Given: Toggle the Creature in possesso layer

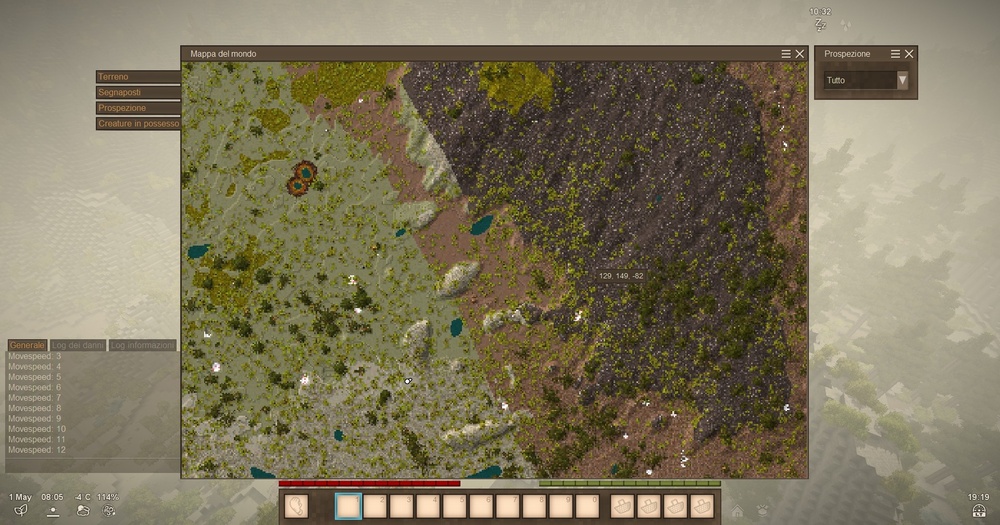Looking at the screenshot, I should (x=138, y=124).
